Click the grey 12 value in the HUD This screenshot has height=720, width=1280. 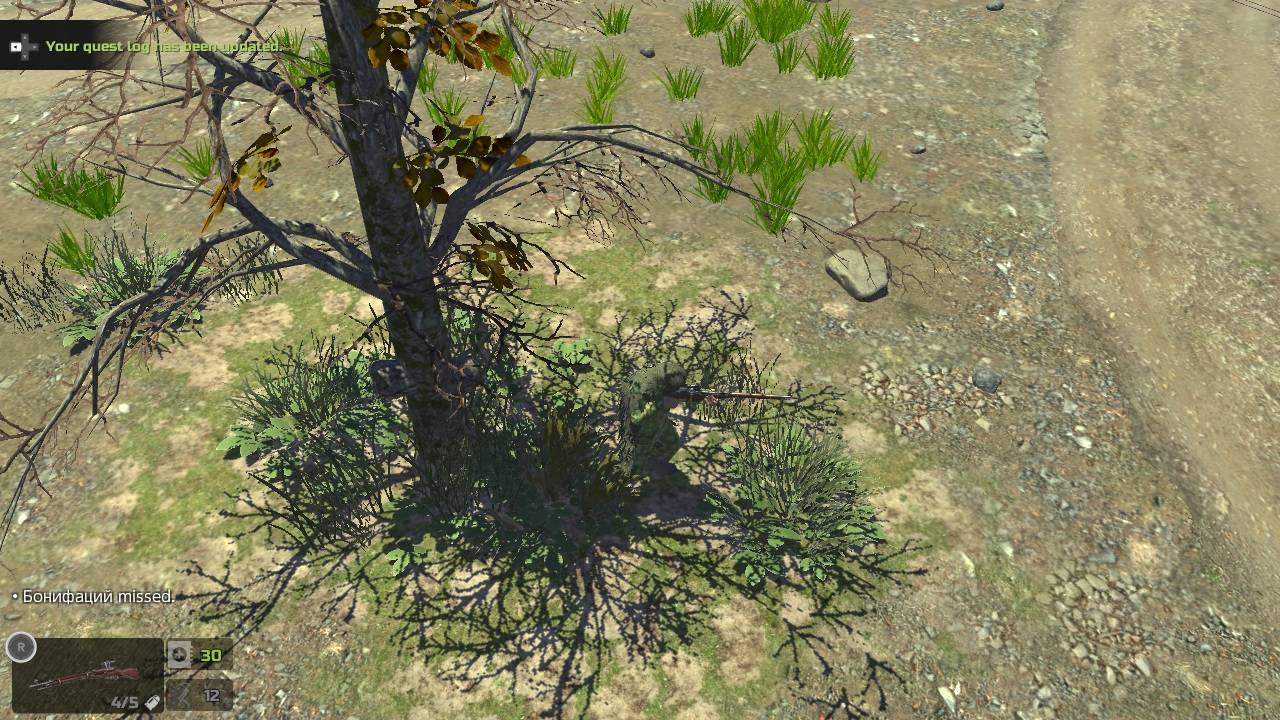211,697
